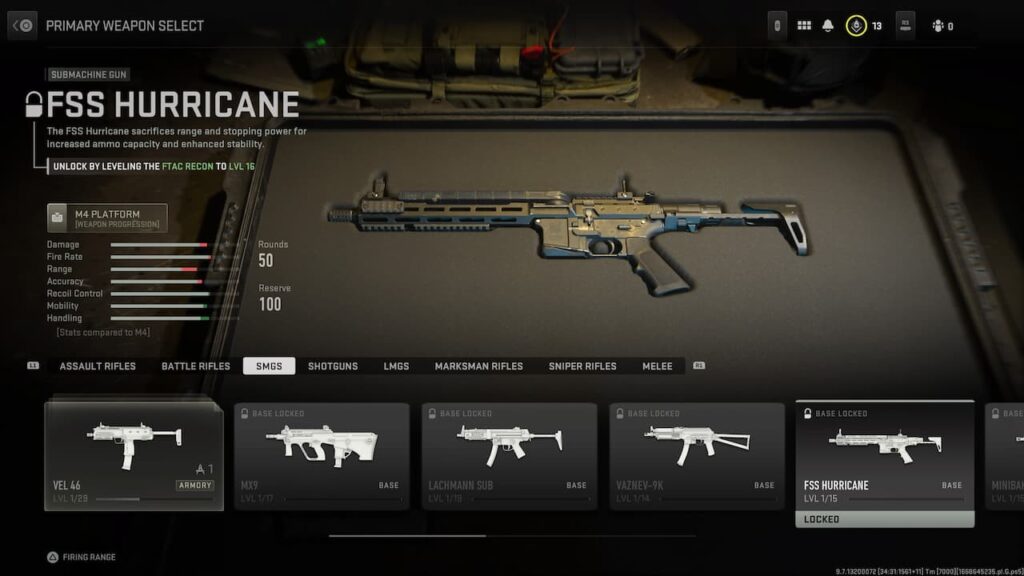This screenshot has height=576, width=1024.
Task: Select the SMGs tab
Action: point(269,366)
